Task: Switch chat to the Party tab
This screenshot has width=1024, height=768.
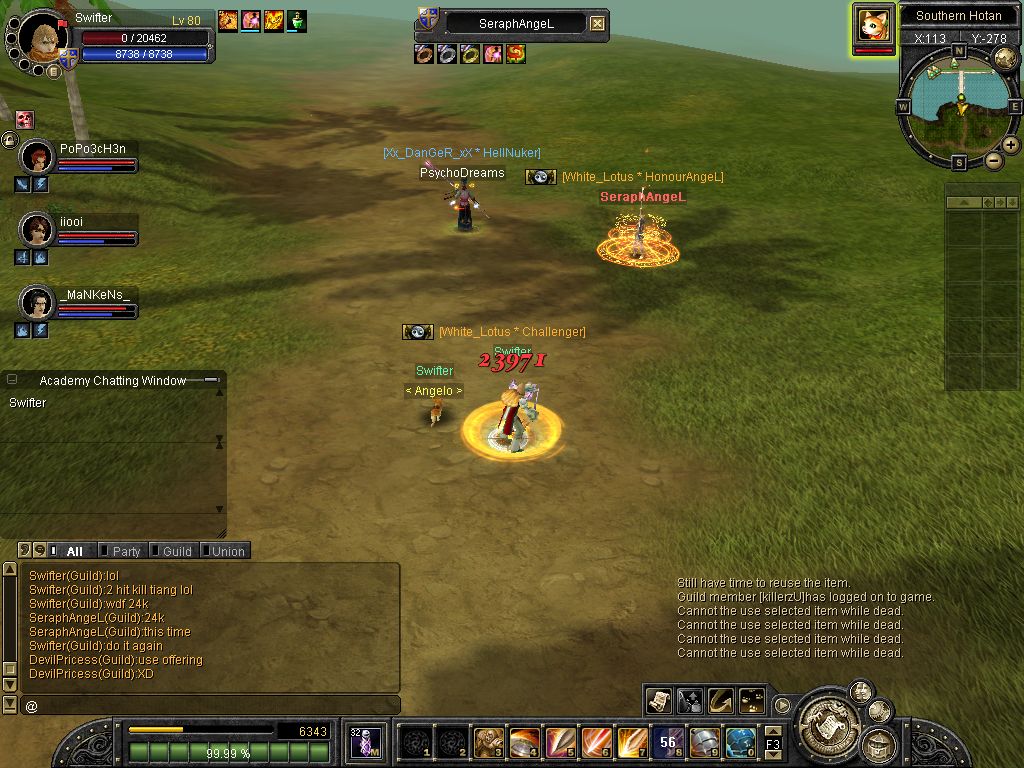Action: pos(125,551)
